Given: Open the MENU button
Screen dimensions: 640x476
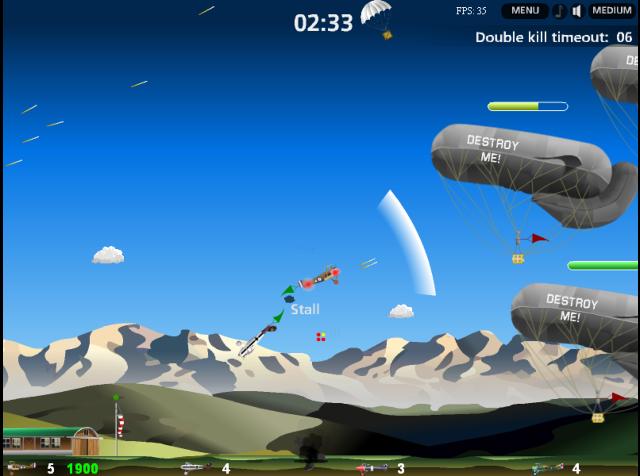Looking at the screenshot, I should [524, 11].
